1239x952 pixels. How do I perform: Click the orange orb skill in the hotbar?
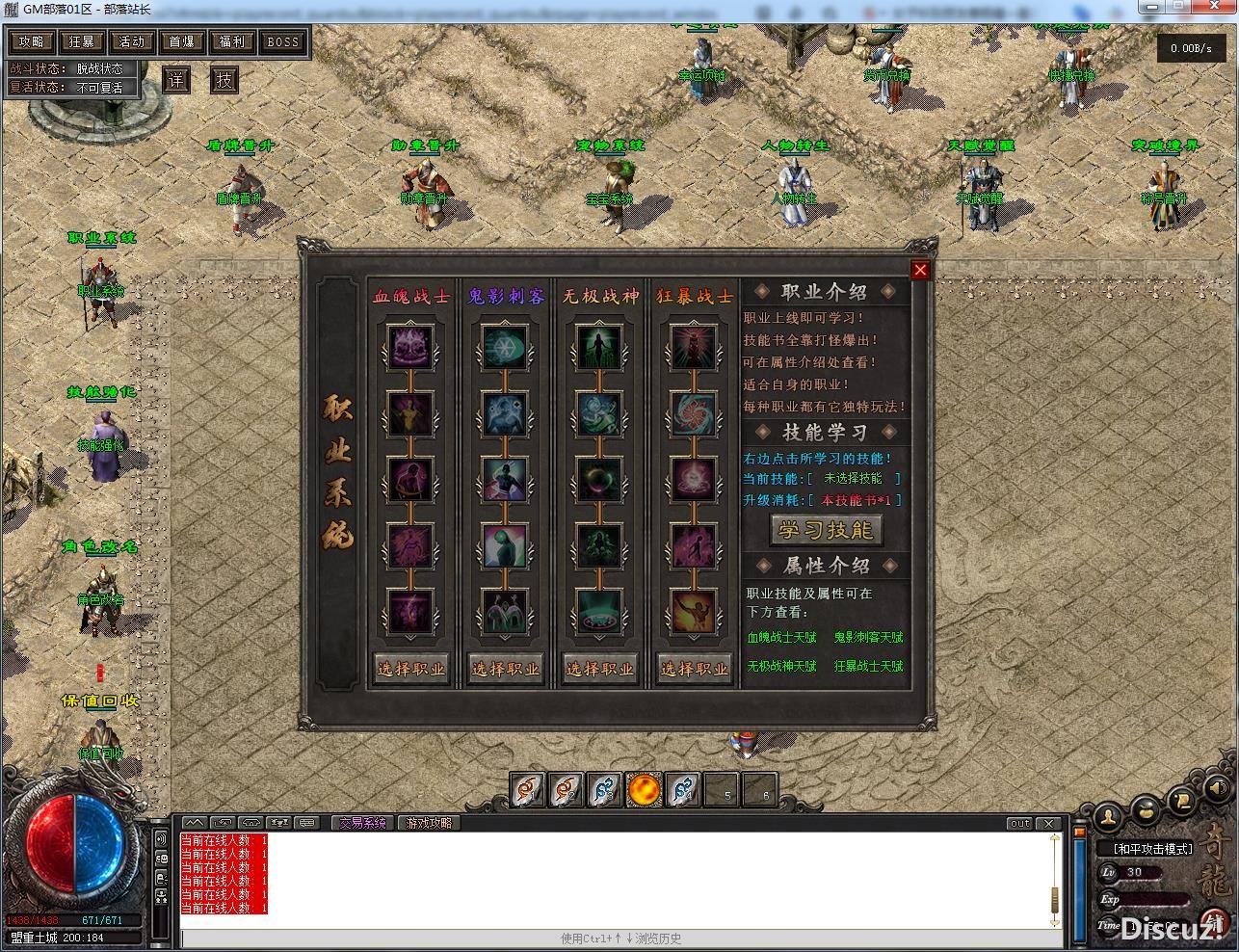click(x=644, y=790)
